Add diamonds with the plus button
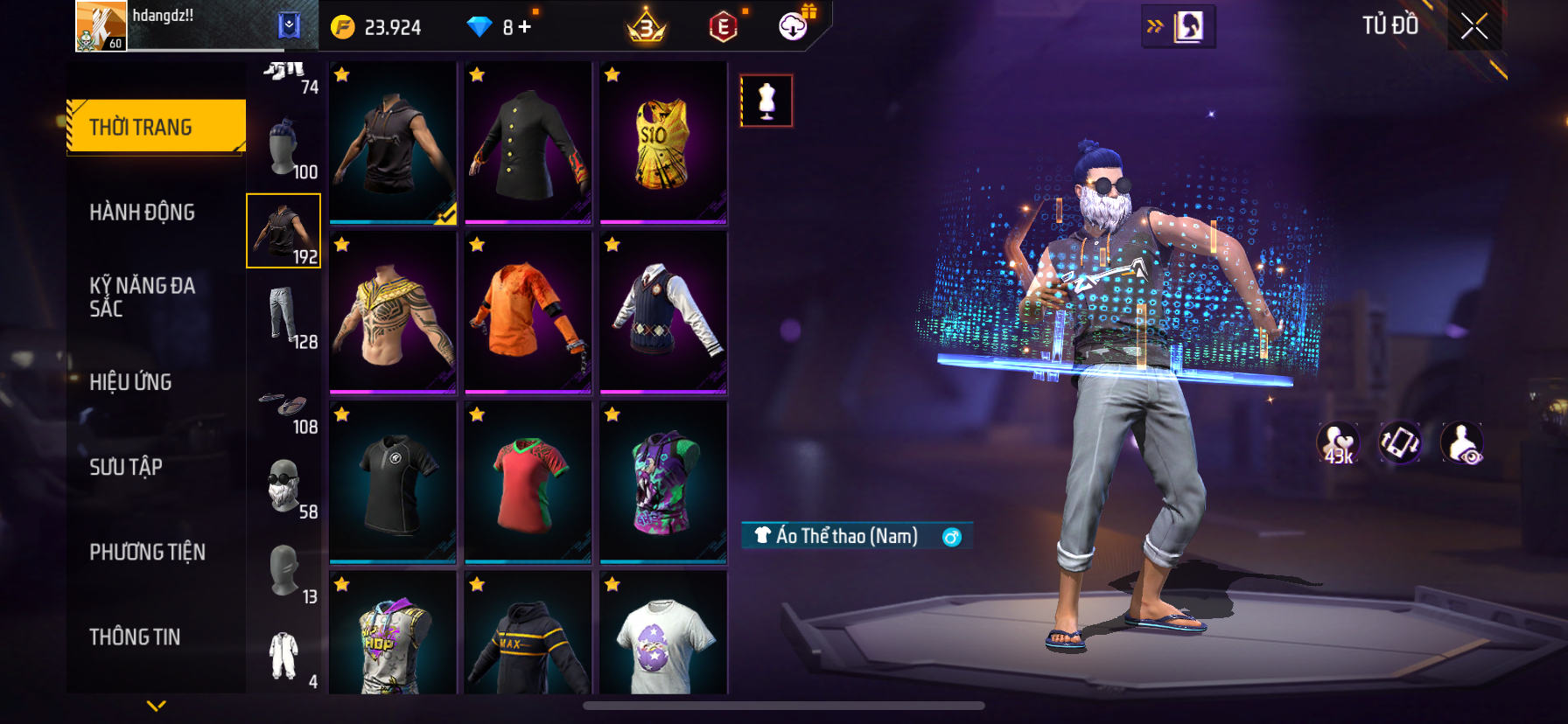Screen dimensions: 1568x724 525,27
